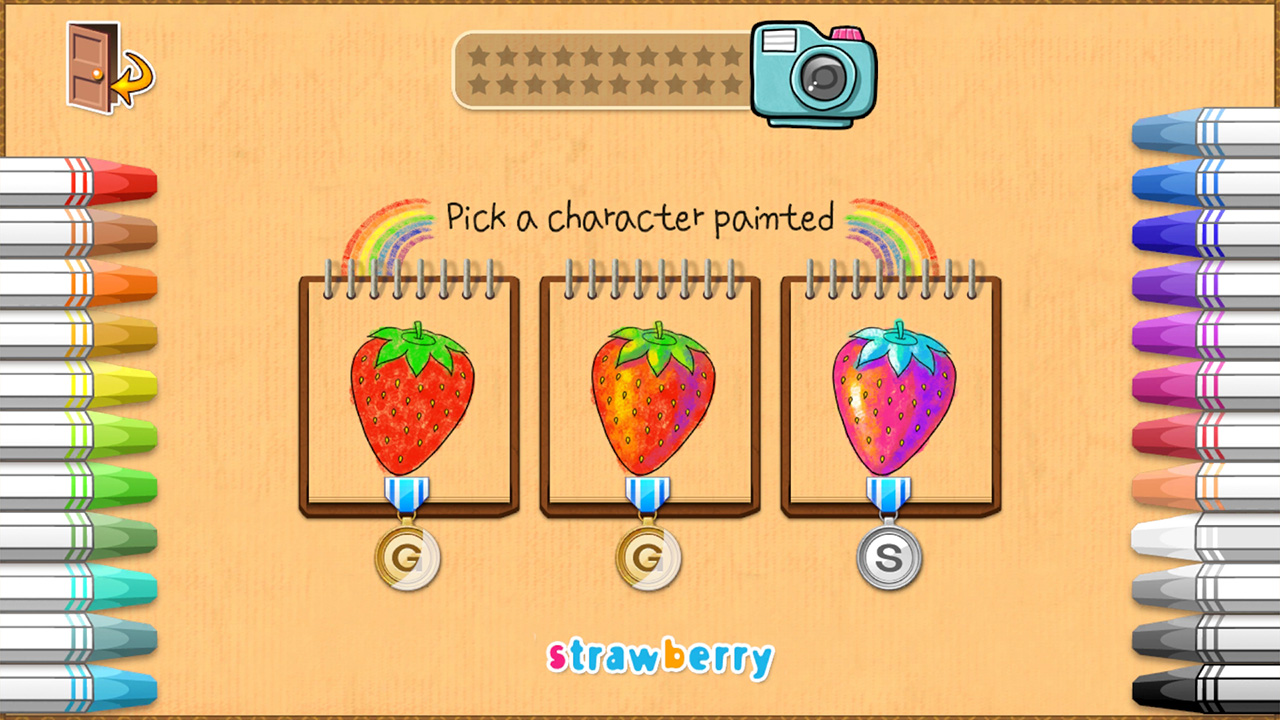1280x720 pixels.
Task: Click the notepad spiral above the first strawberry
Action: click(x=400, y=275)
